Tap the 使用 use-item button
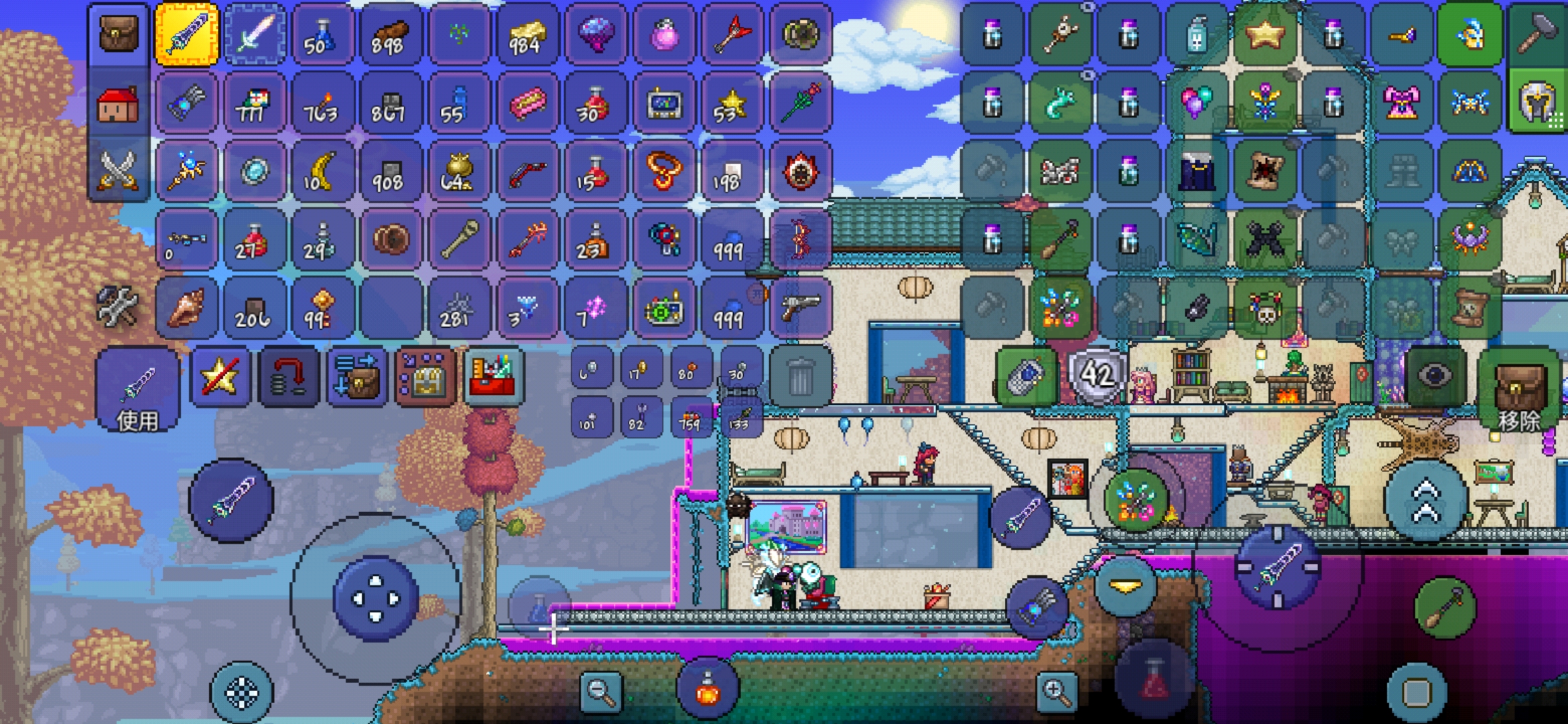1568x724 pixels. point(137,390)
